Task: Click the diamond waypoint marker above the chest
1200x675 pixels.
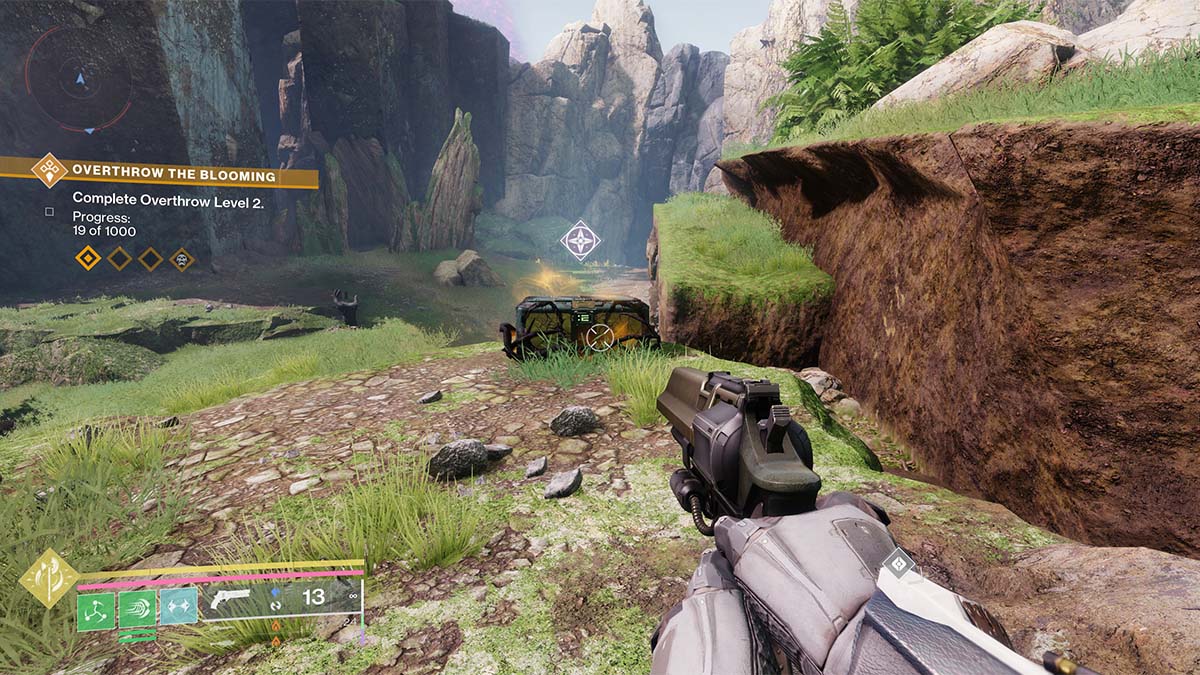Action: 579,240
